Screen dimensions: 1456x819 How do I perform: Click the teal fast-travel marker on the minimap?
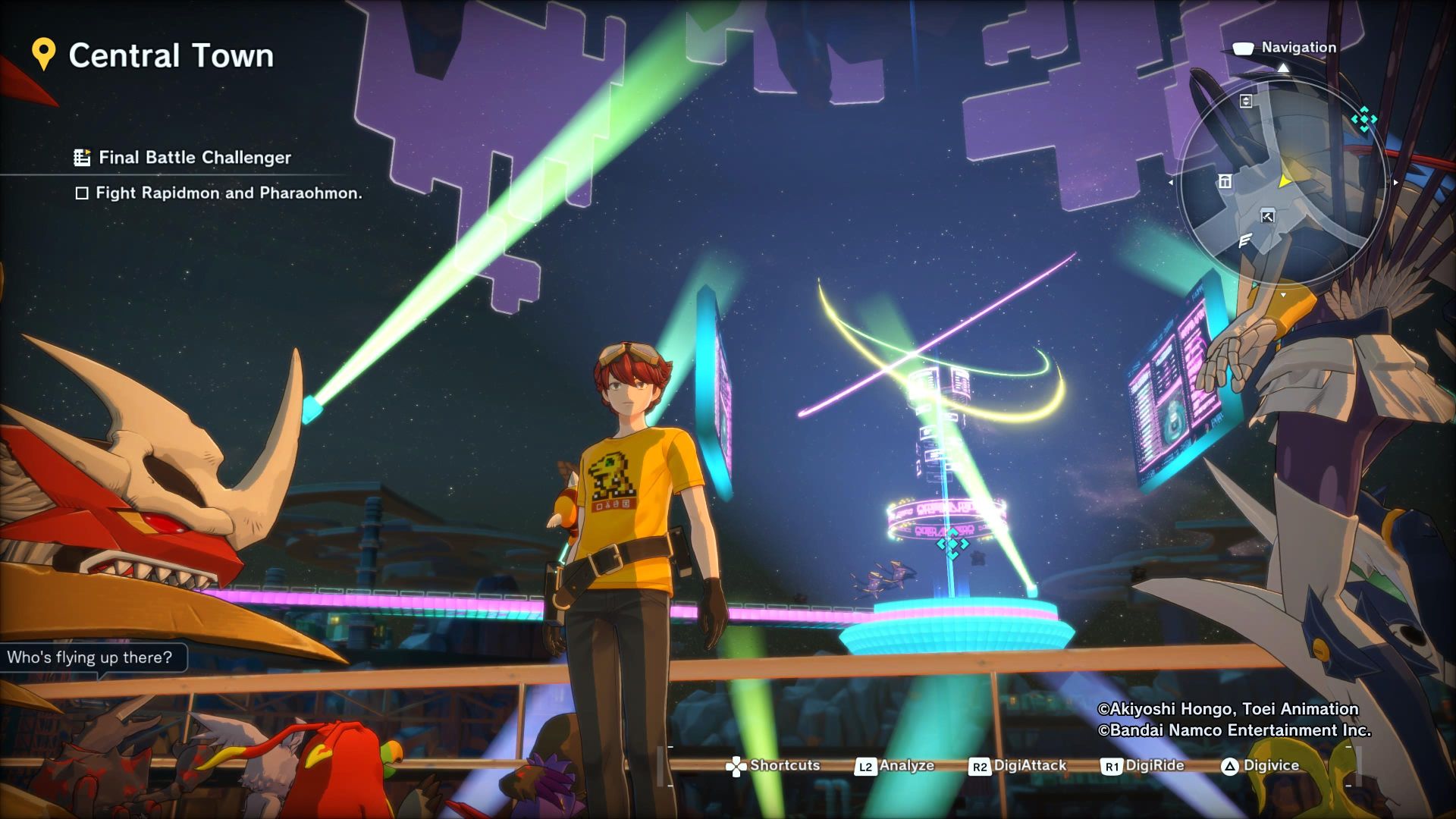tap(1364, 119)
